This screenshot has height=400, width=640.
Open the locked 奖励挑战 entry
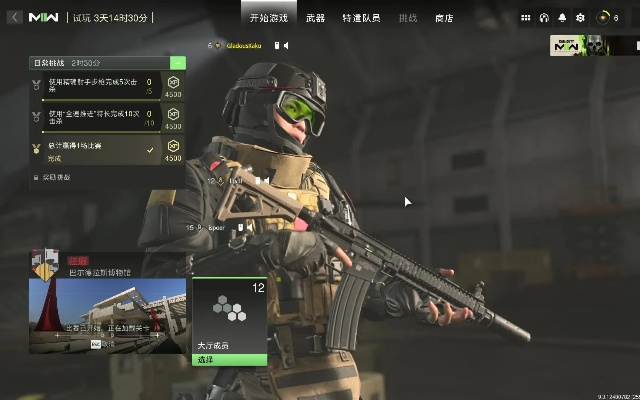[53, 177]
